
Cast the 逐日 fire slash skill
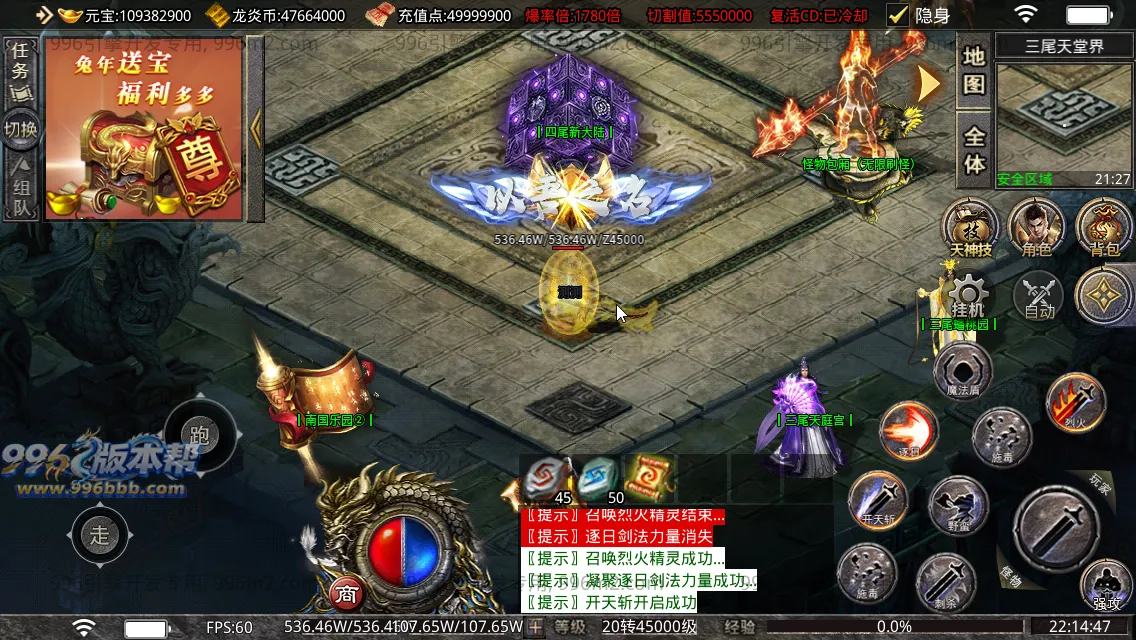tap(909, 430)
